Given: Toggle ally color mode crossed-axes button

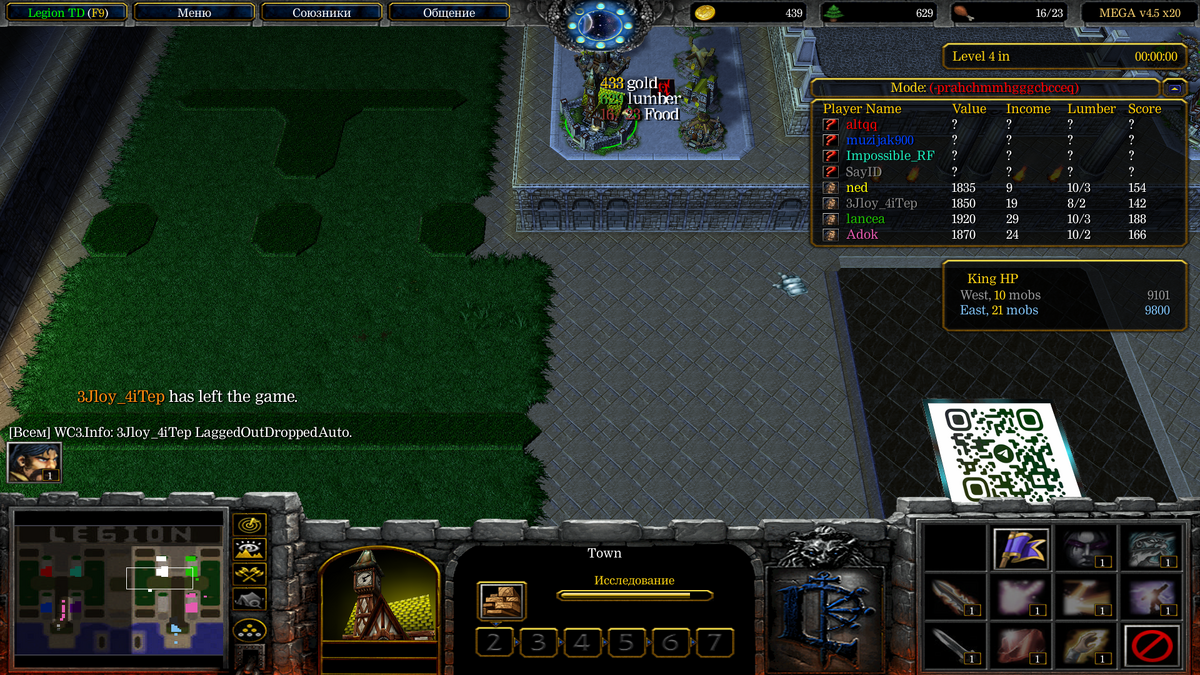Looking at the screenshot, I should [x=249, y=574].
